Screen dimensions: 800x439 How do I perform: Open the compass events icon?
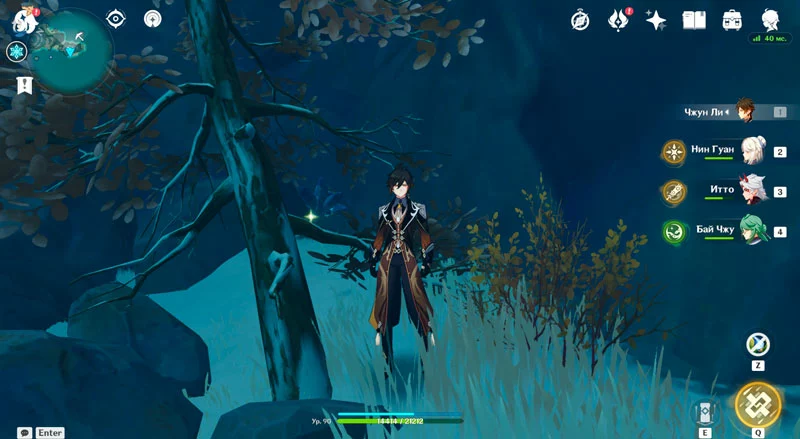(x=580, y=19)
